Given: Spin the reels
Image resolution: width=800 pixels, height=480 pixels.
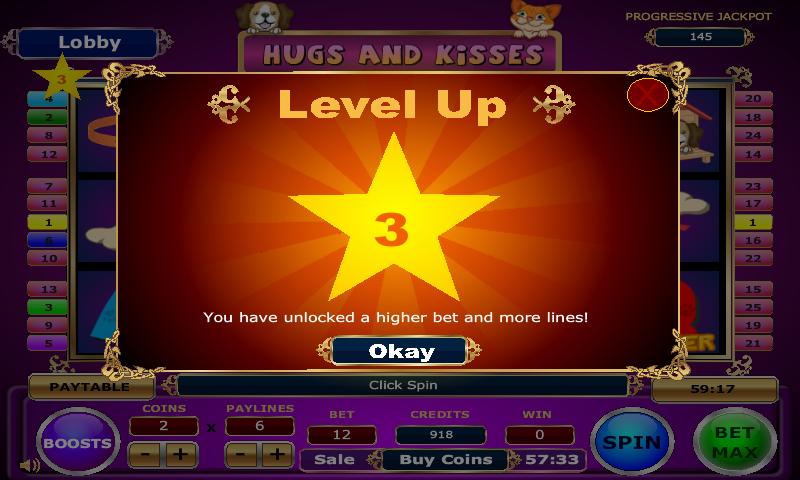Looking at the screenshot, I should [x=633, y=441].
